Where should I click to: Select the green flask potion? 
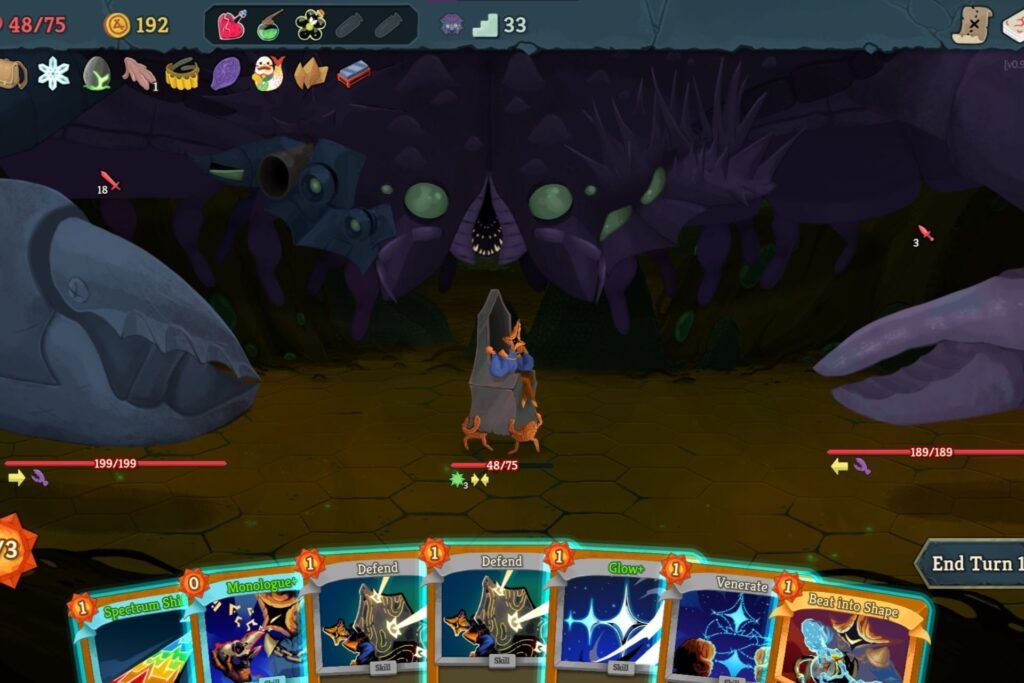(270, 25)
